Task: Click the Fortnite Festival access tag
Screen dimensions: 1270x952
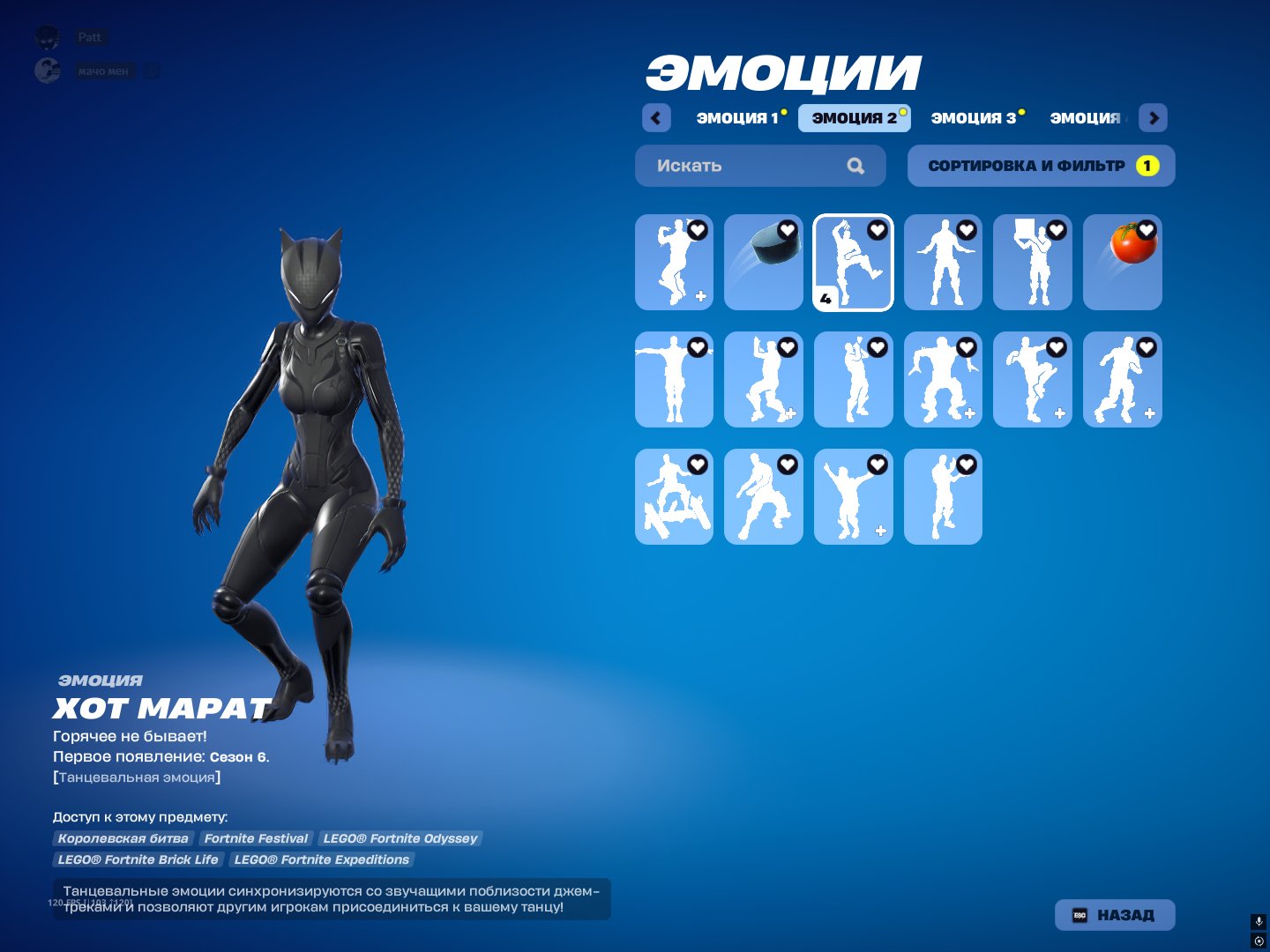Action: 256,838
